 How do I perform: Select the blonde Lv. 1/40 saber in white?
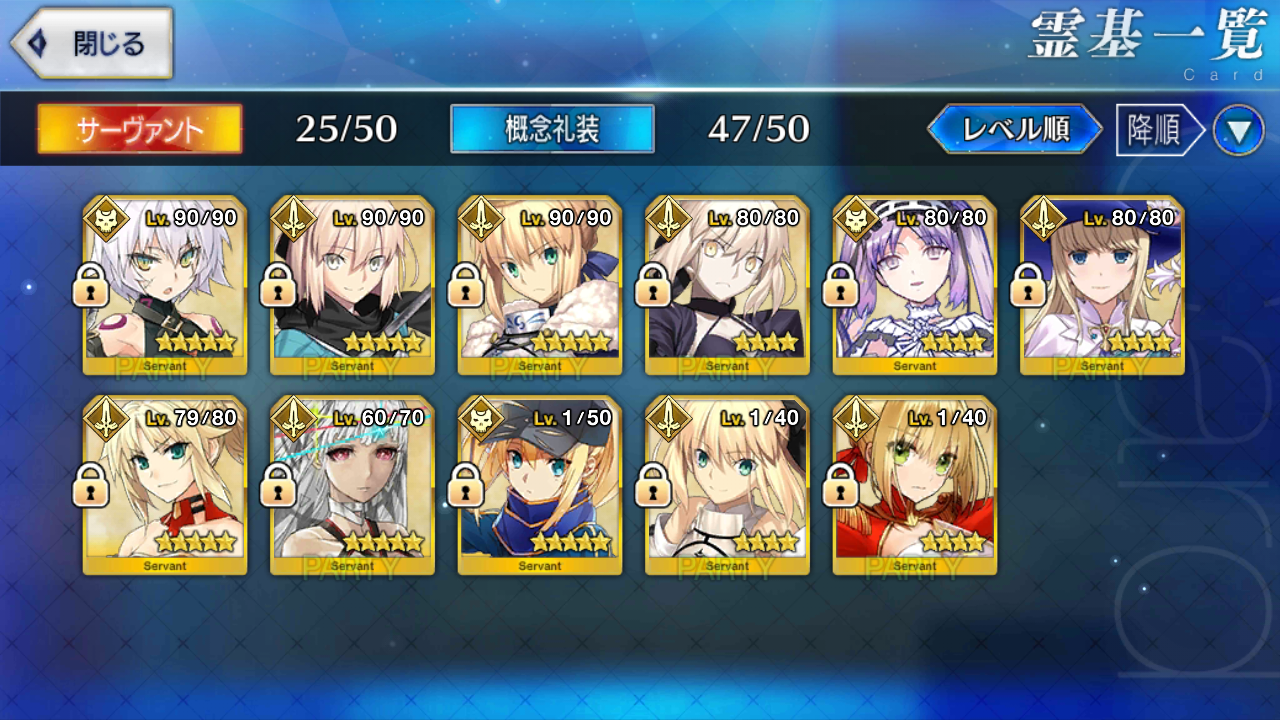[x=727, y=485]
